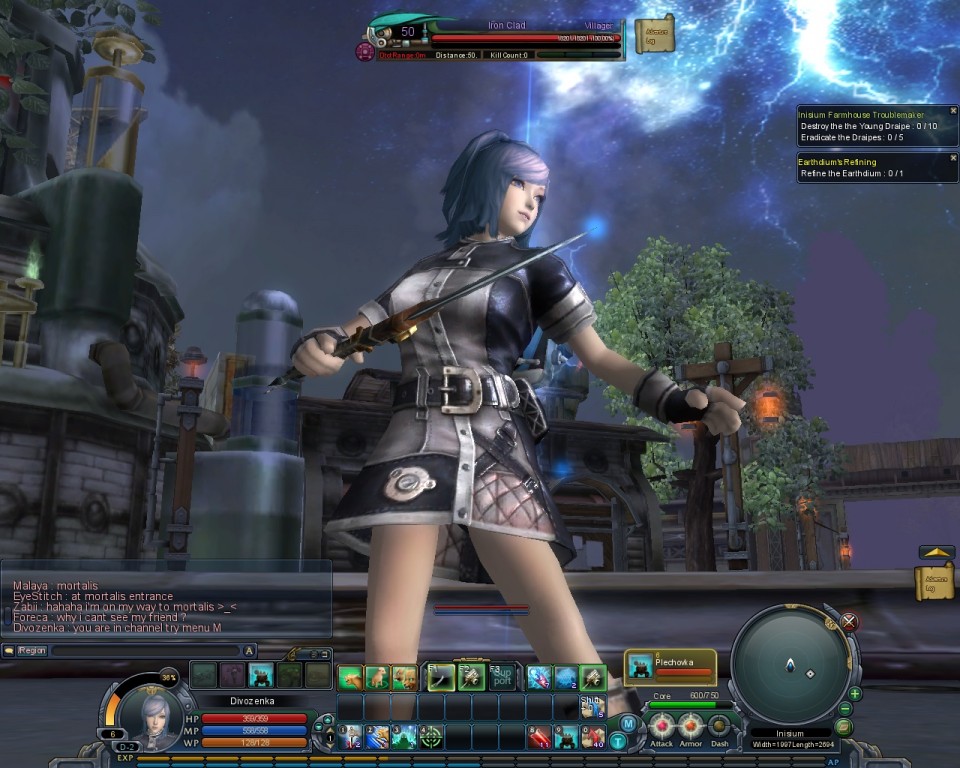The height and width of the screenshot is (768, 960).
Task: Zoom out the minimap with minus button
Action: coord(847,710)
